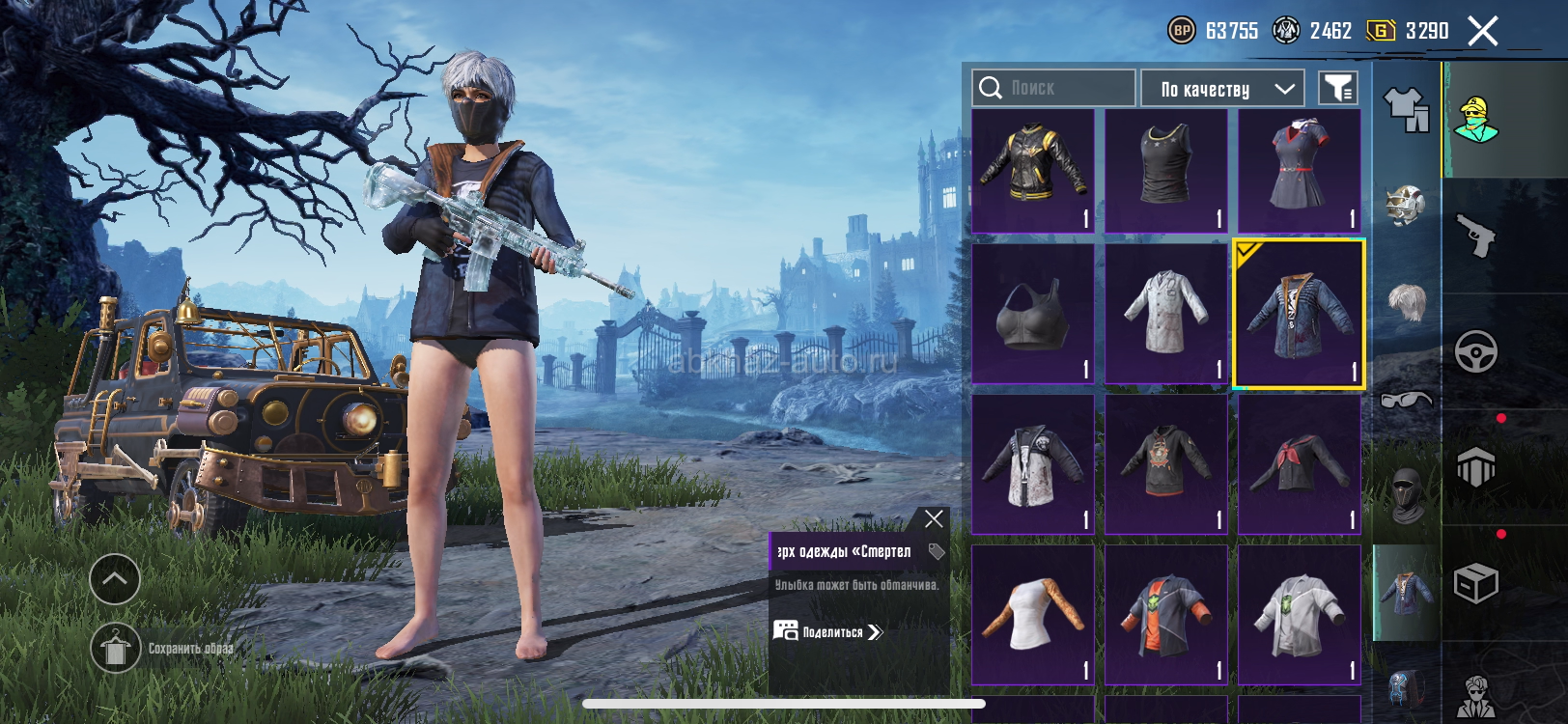Click the Поделиться share button
1568x724 pixels.
pyautogui.click(x=828, y=632)
